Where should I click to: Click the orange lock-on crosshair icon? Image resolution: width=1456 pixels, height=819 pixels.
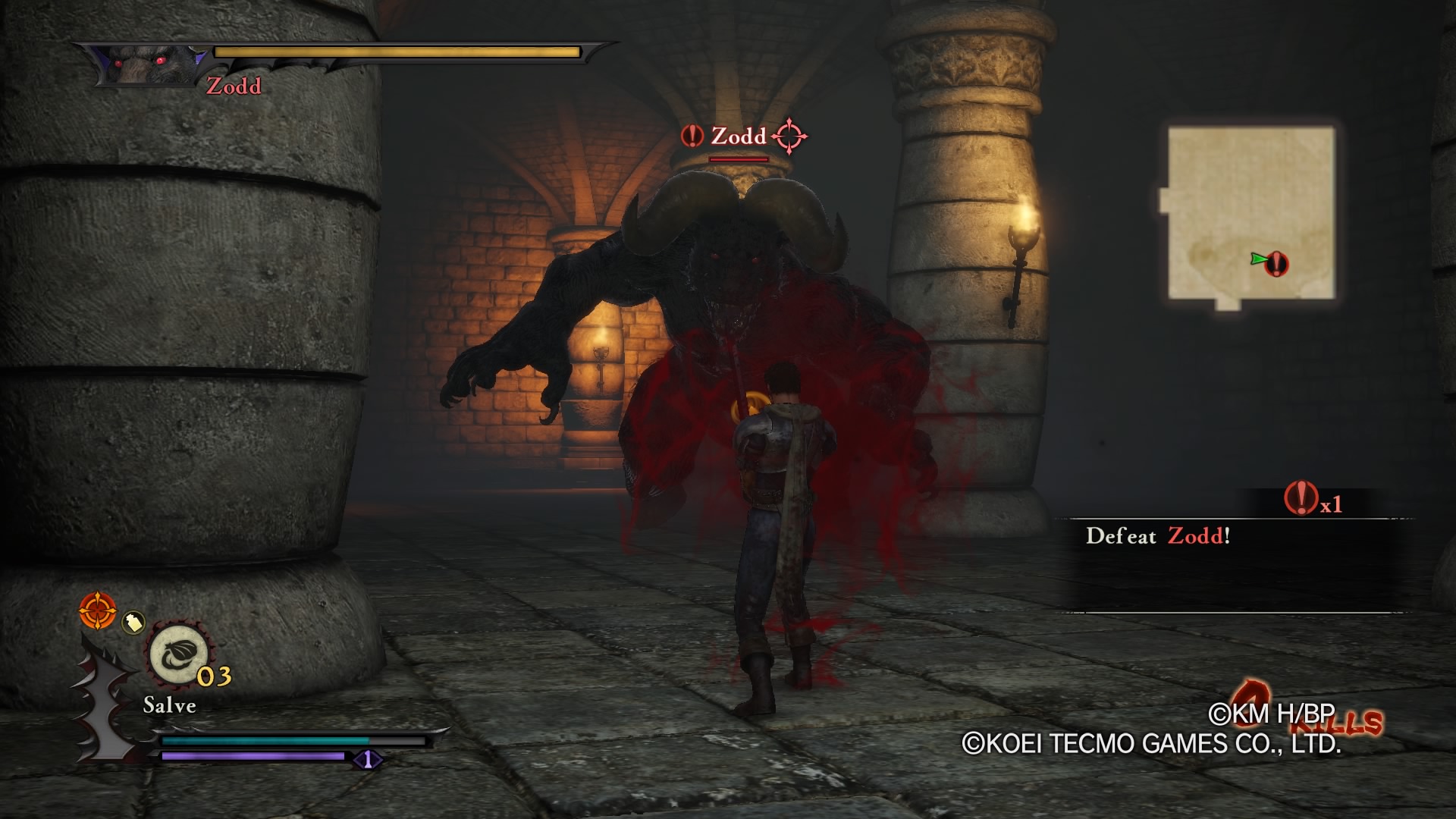[x=98, y=610]
